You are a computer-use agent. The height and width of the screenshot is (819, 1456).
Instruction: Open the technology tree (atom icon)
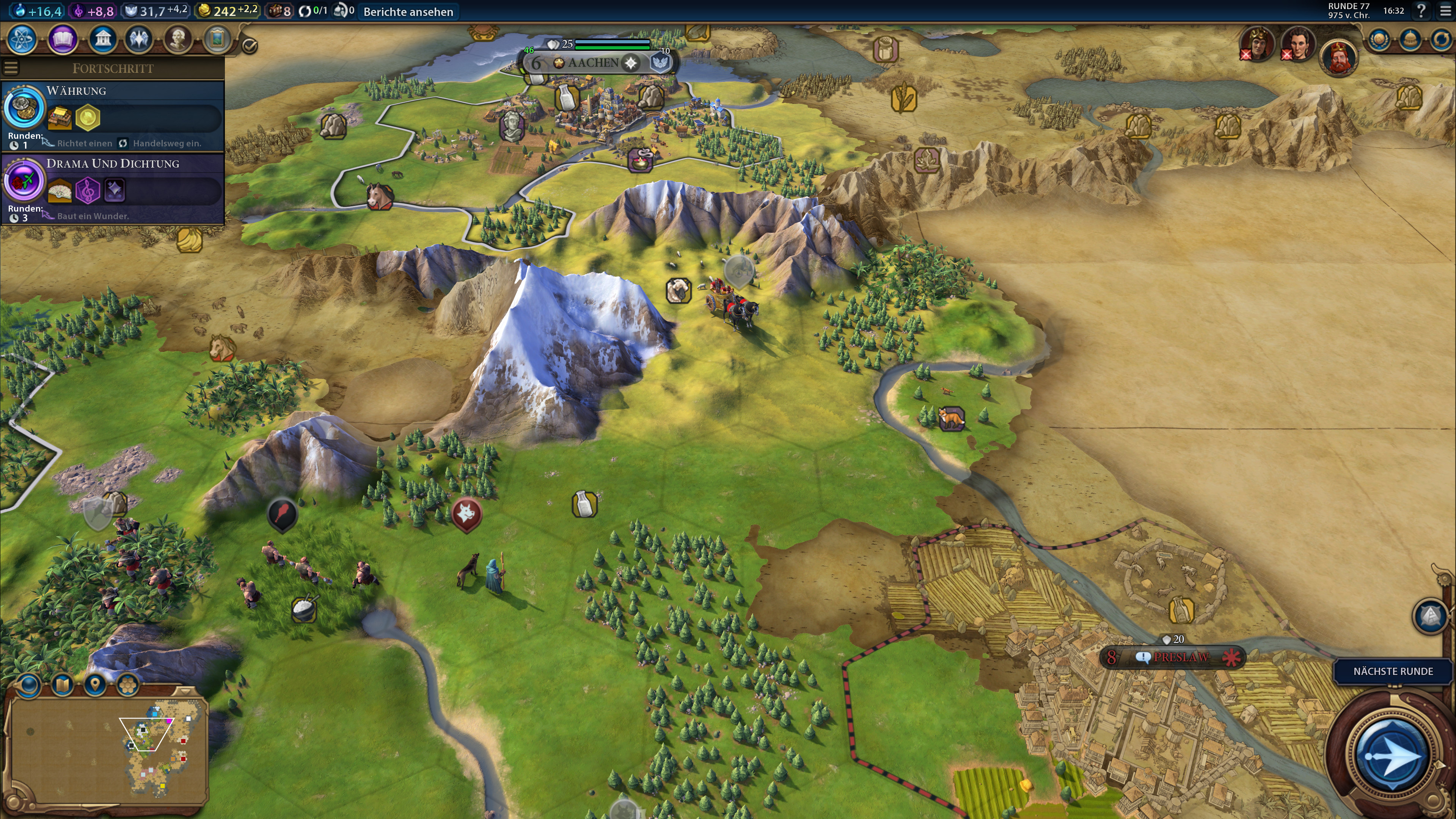23,39
